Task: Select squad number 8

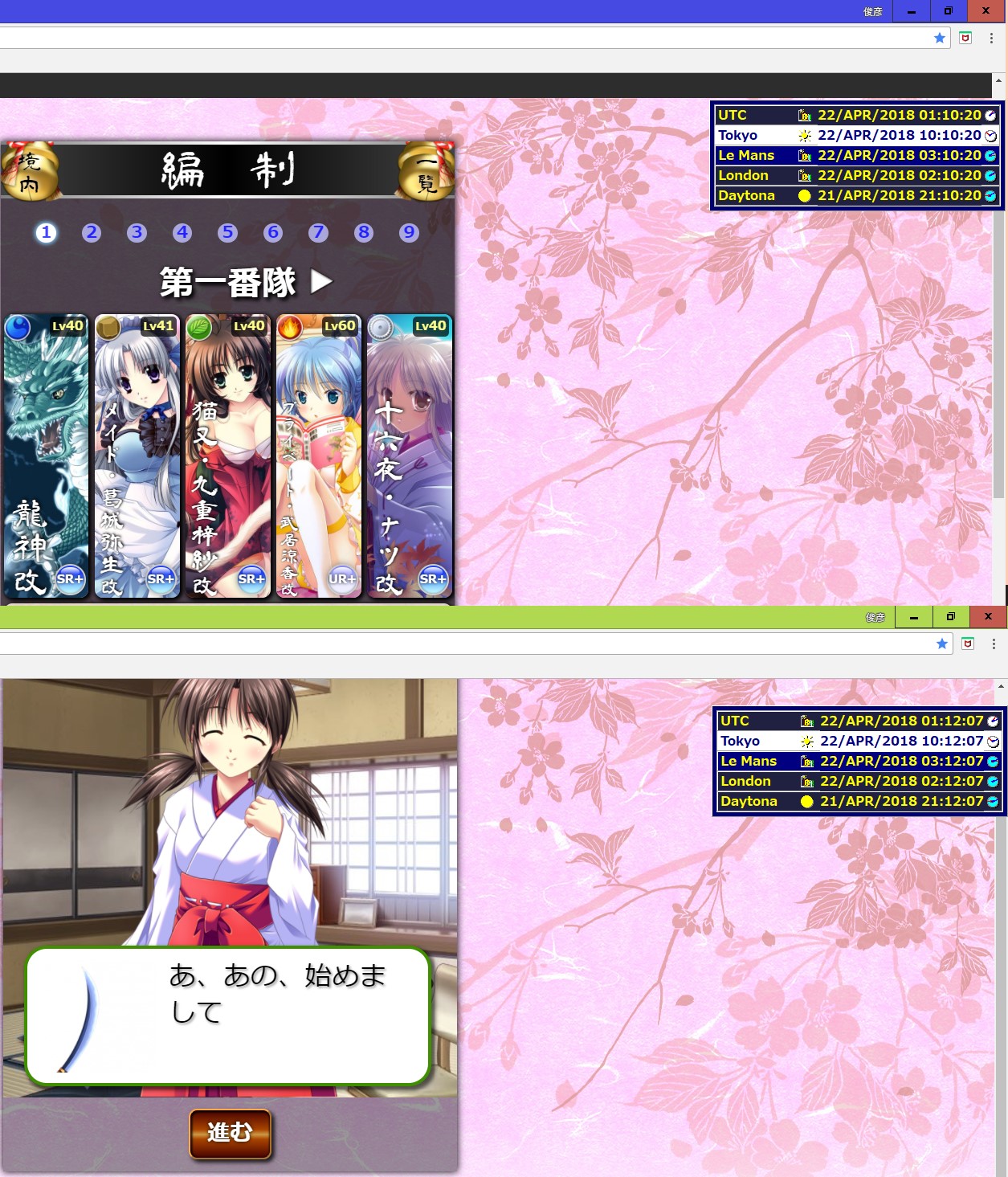Action: click(364, 233)
